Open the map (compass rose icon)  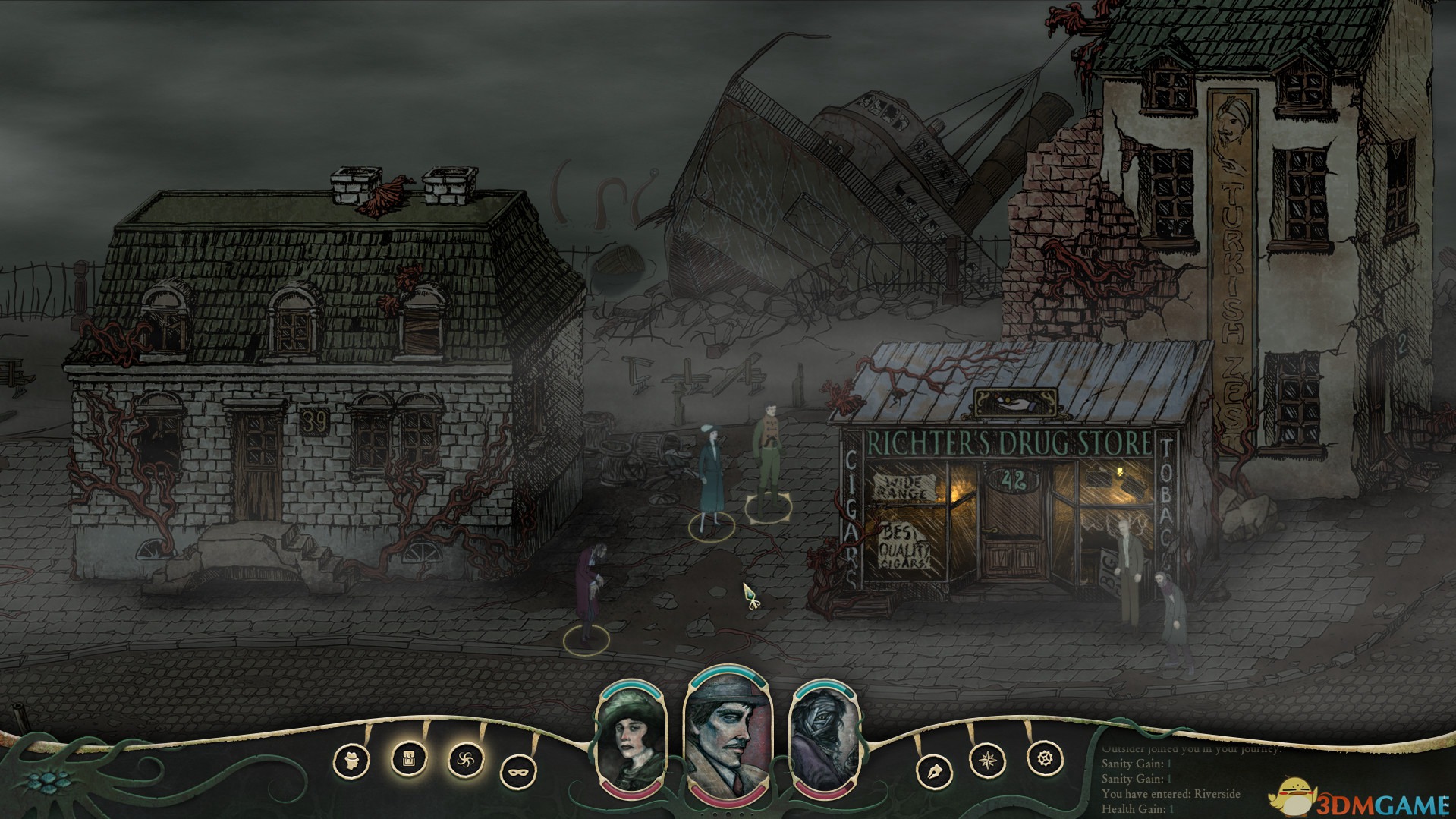pyautogui.click(x=988, y=760)
